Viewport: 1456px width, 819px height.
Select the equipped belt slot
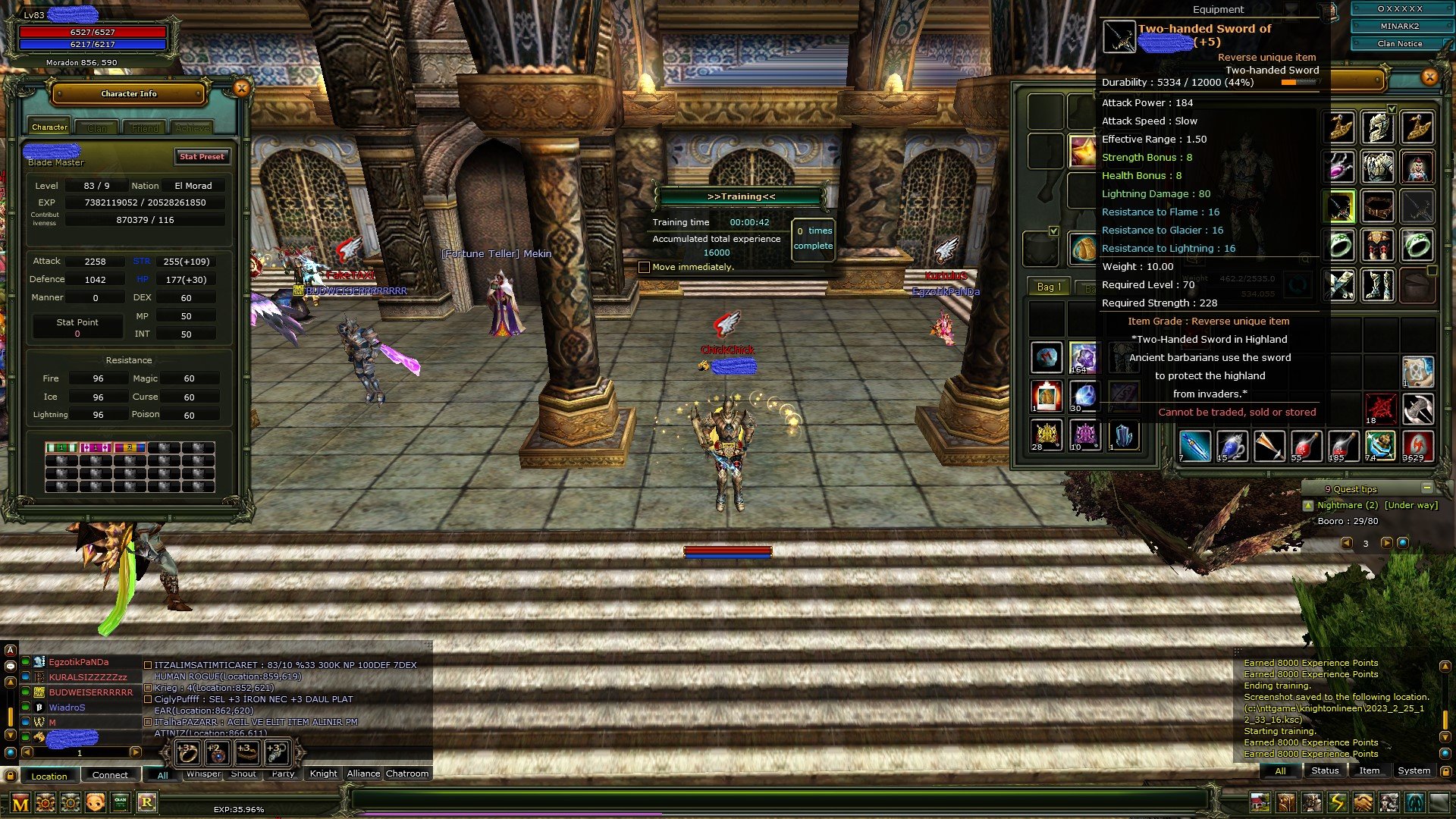pos(1378,206)
